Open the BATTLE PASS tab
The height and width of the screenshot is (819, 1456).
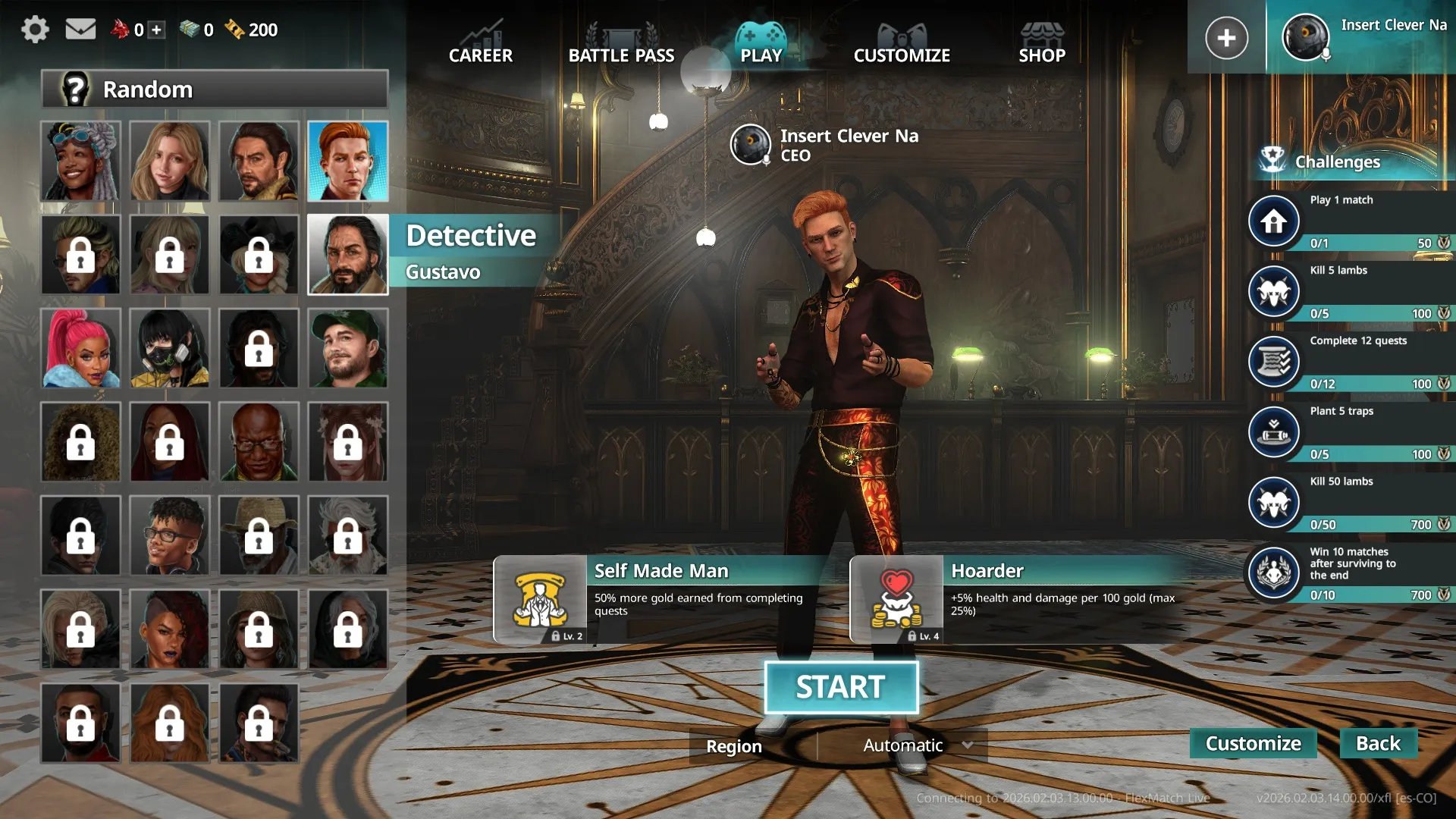[x=621, y=44]
